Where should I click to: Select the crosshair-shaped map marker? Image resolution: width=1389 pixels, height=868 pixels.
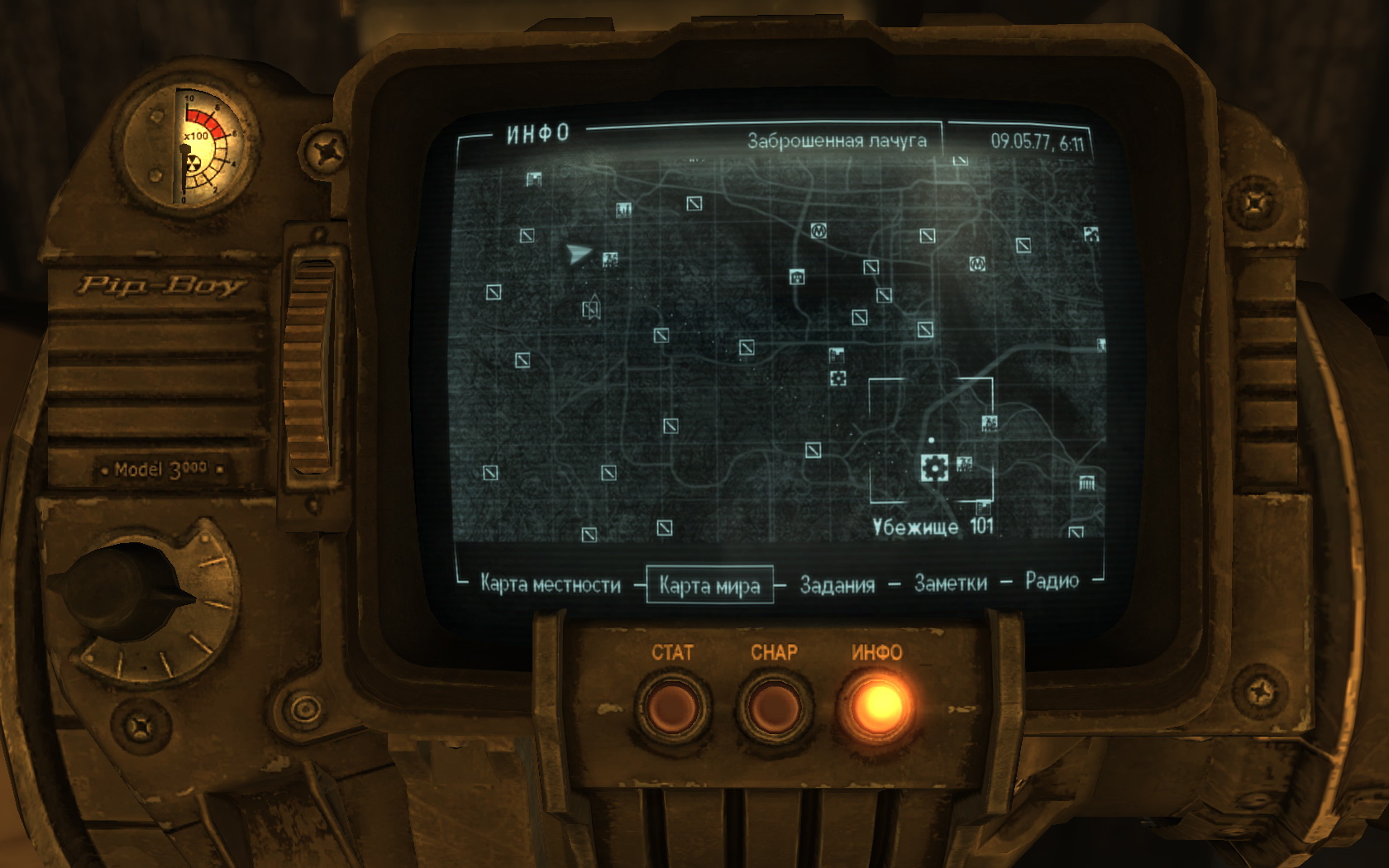tap(838, 379)
